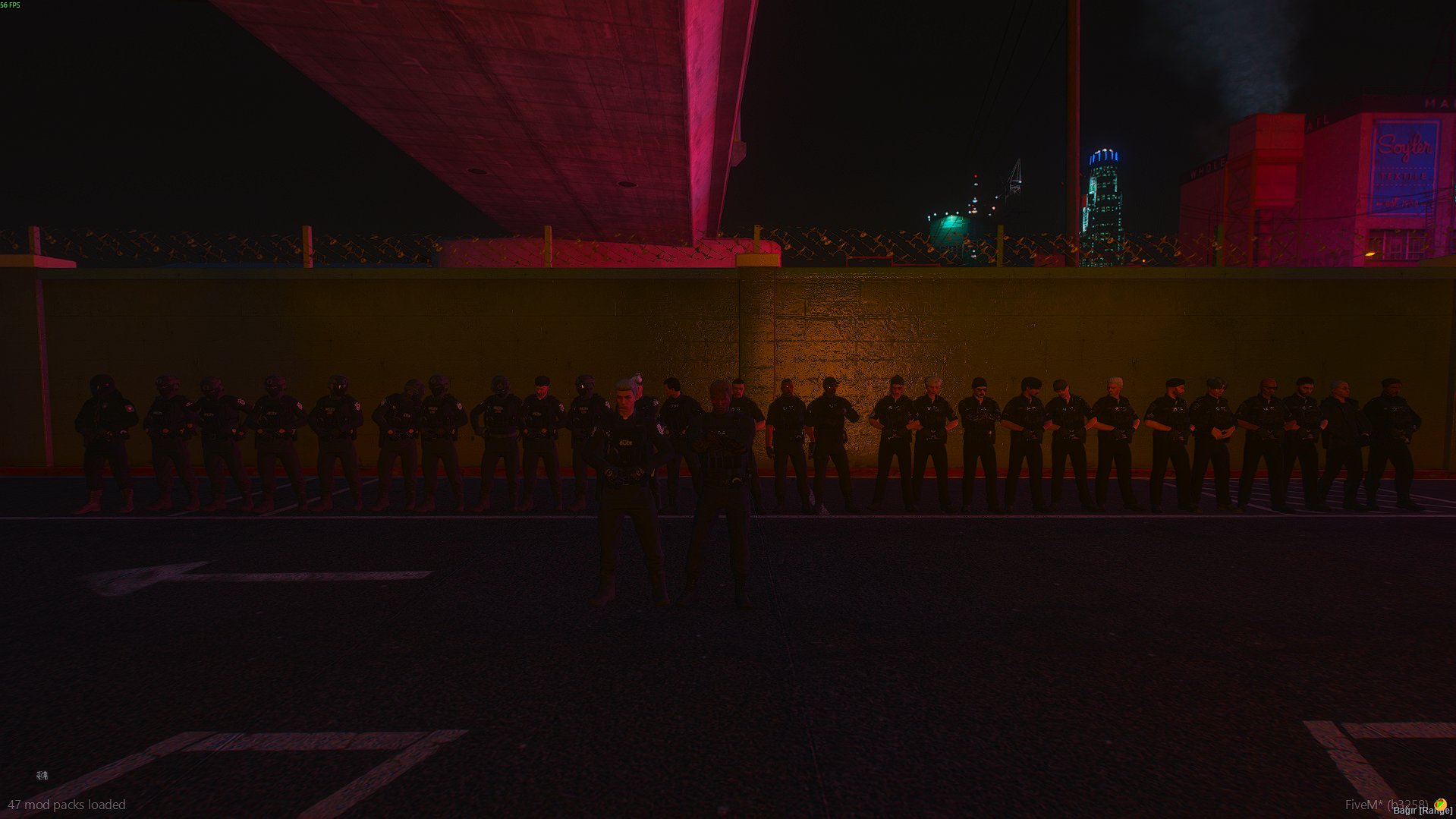The height and width of the screenshot is (819, 1456).
Task: Click the small white HUD icon above mod packs text
Action: (x=42, y=775)
